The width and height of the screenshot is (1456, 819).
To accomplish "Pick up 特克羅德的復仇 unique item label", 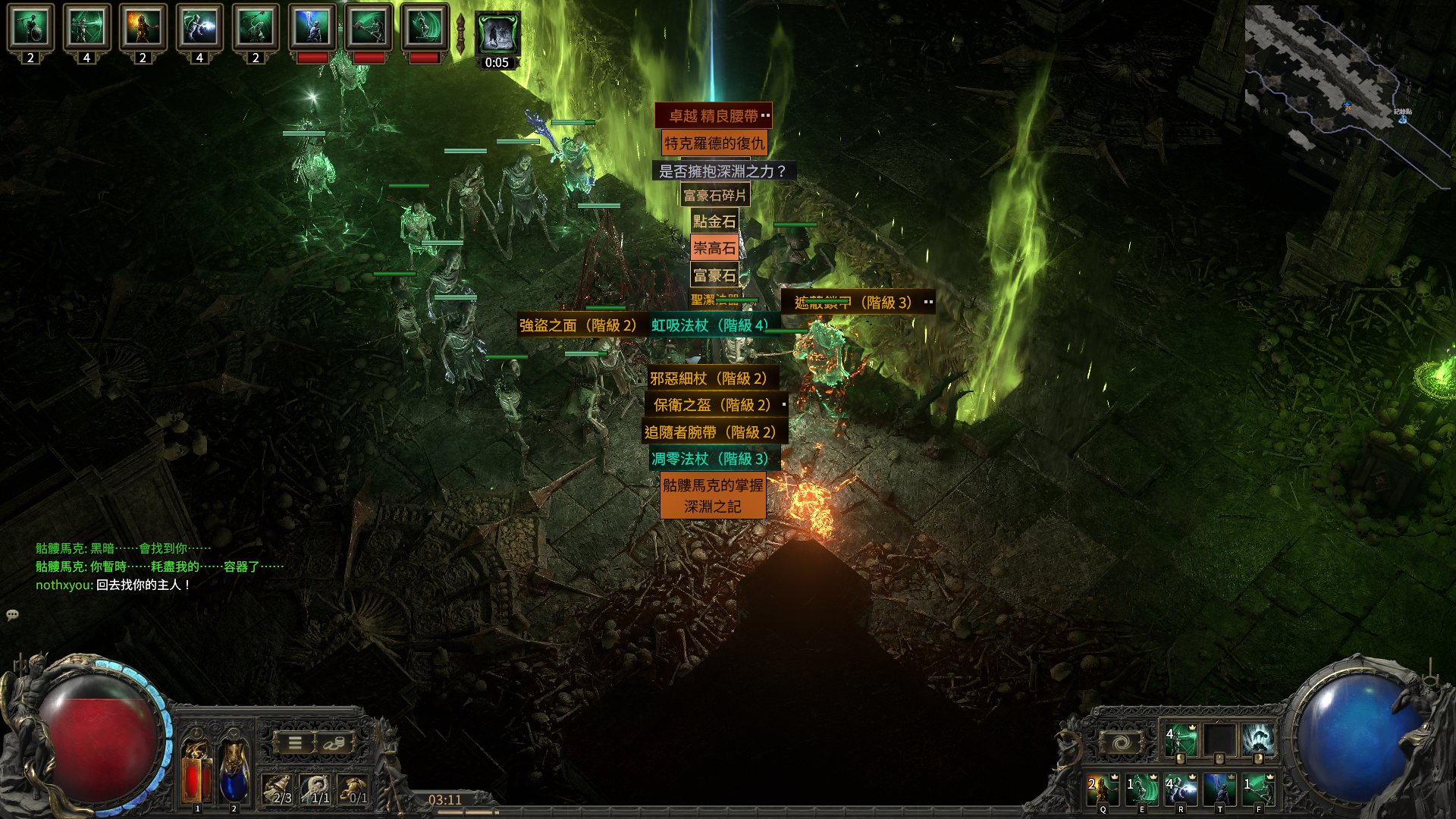I will click(714, 143).
